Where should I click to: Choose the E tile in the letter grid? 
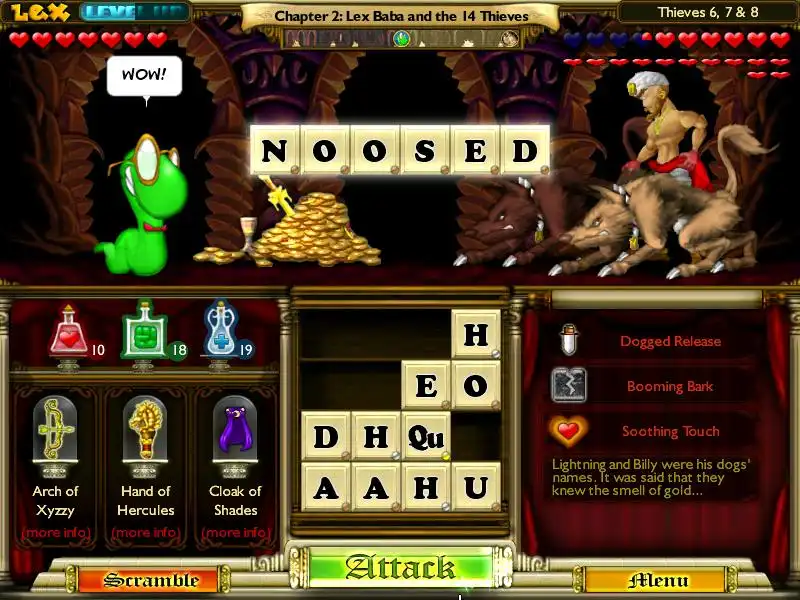click(x=425, y=385)
